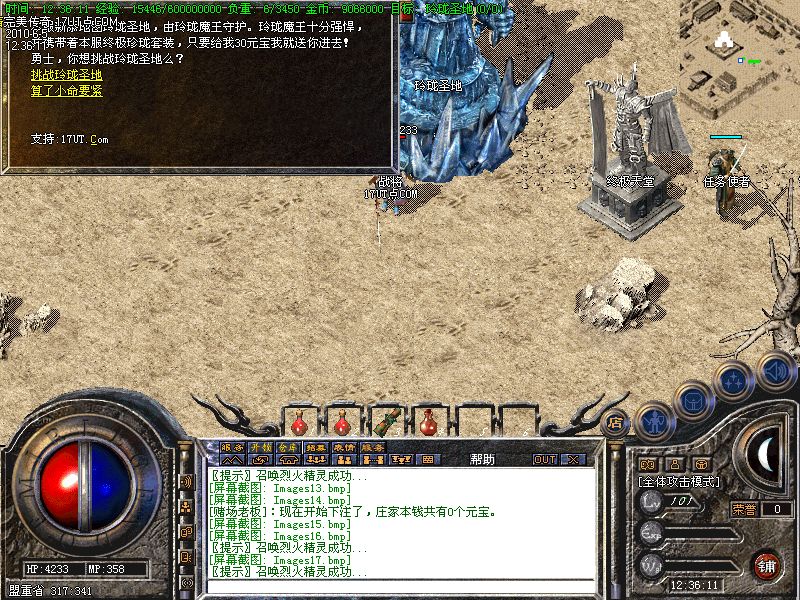This screenshot has height=600, width=800.
Task: Click the chat text input field
Action: point(400,586)
